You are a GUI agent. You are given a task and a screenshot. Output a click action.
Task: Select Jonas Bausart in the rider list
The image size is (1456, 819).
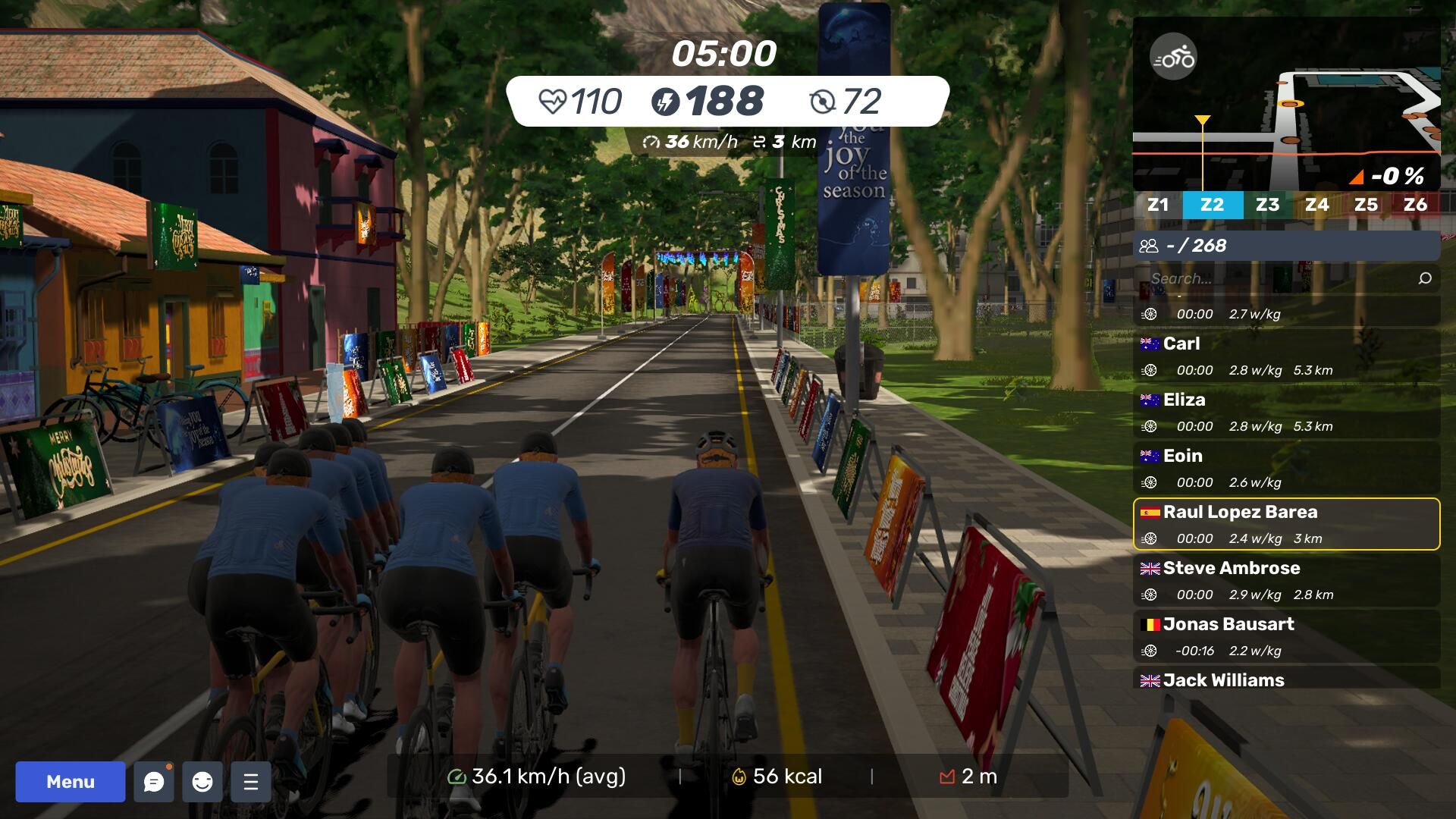1286,636
